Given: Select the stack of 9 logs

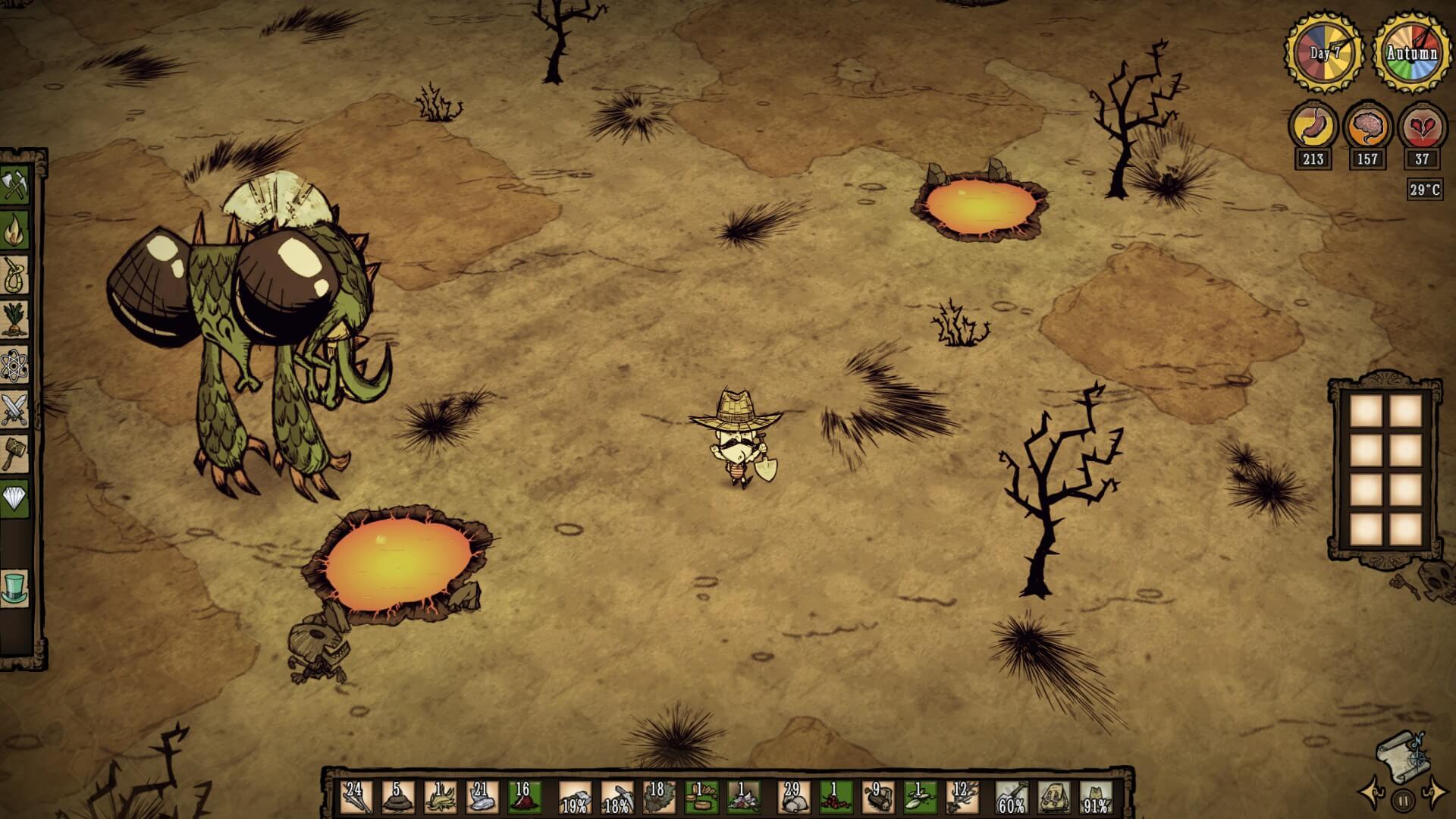Looking at the screenshot, I should pyautogui.click(x=877, y=798).
